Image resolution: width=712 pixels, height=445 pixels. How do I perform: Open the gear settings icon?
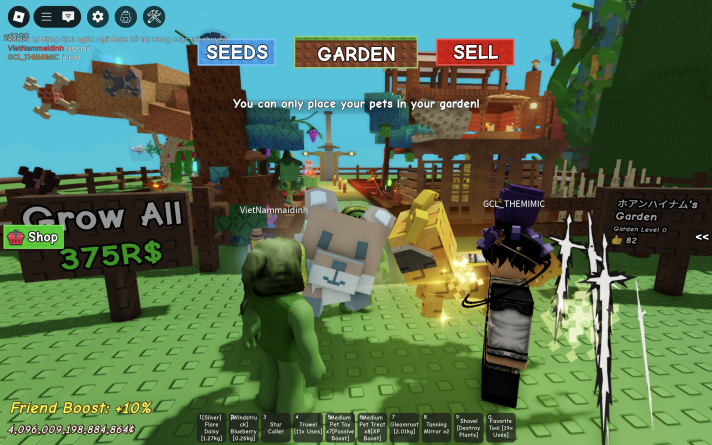(x=97, y=16)
